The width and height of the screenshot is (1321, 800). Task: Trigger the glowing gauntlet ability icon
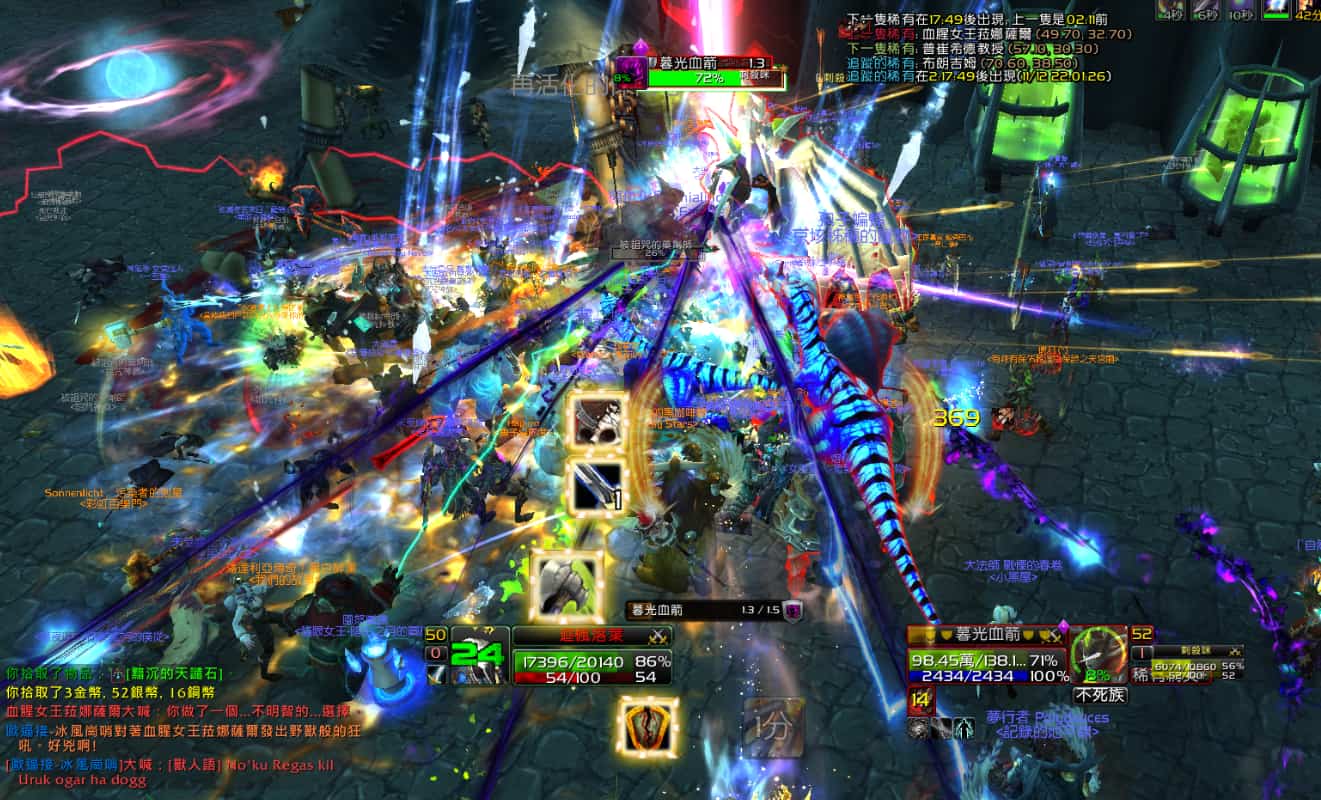click(x=567, y=586)
